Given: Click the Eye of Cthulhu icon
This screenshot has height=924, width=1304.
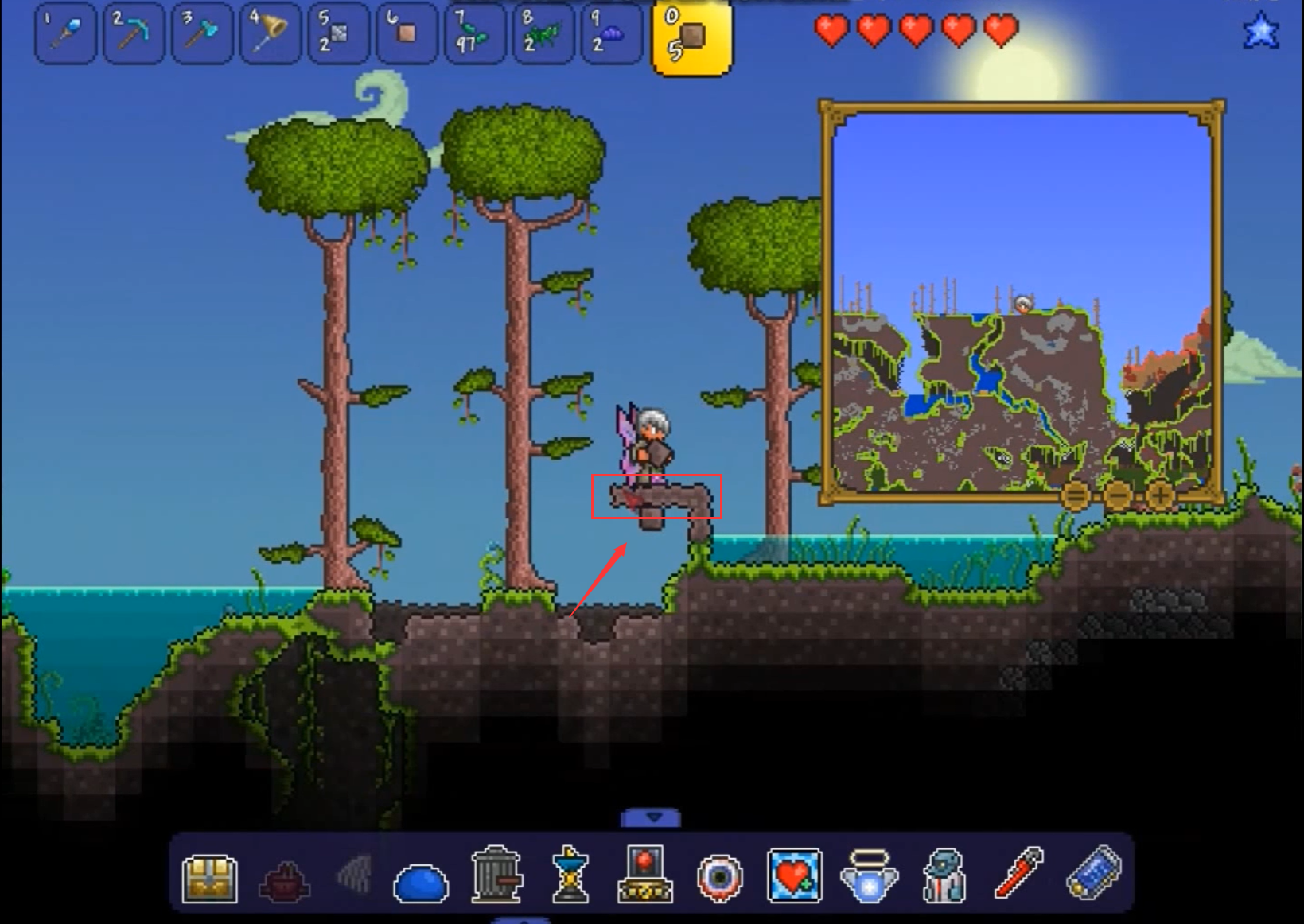Looking at the screenshot, I should (720, 877).
